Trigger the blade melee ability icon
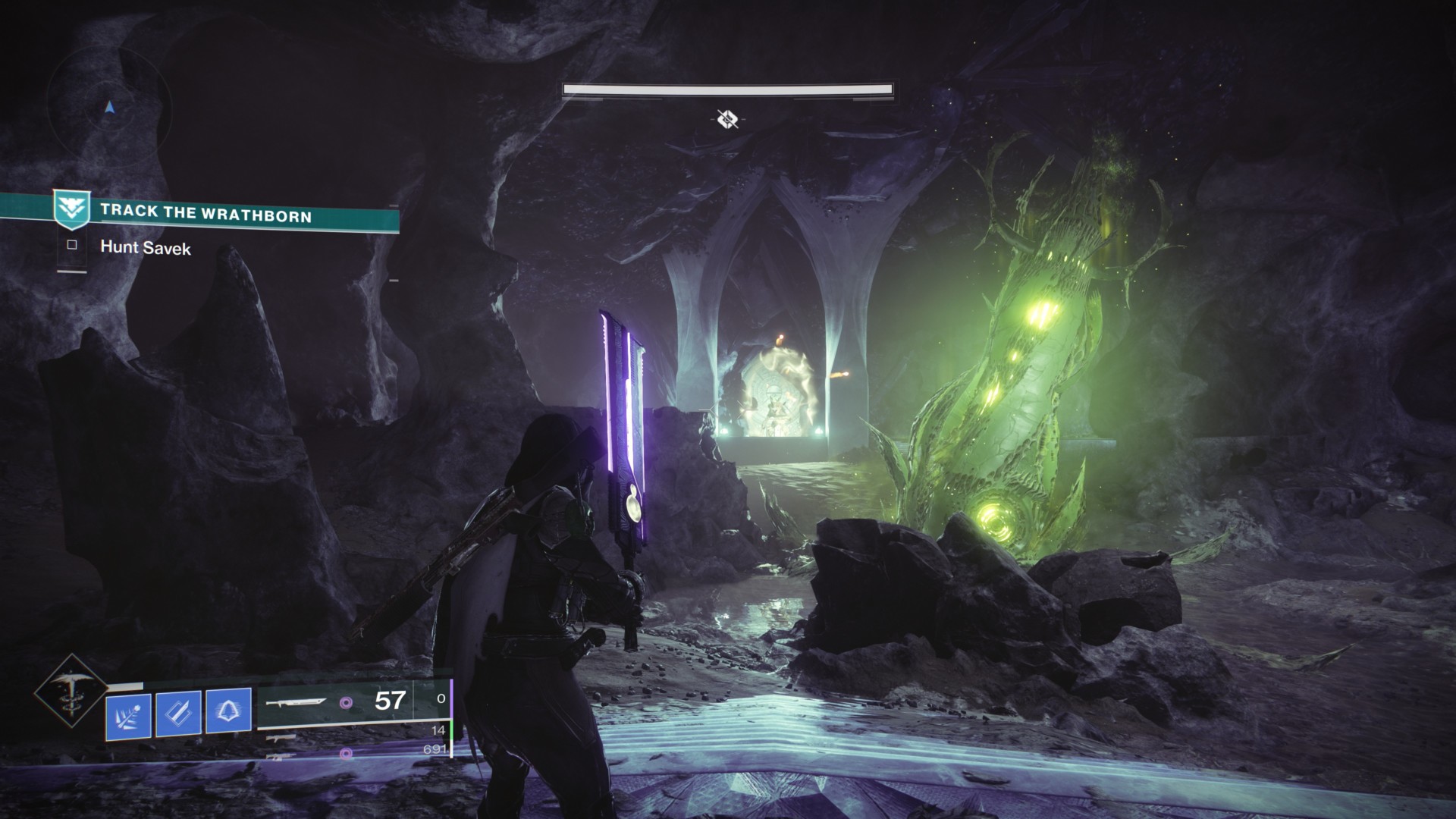Image resolution: width=1456 pixels, height=819 pixels. pyautogui.click(x=177, y=712)
